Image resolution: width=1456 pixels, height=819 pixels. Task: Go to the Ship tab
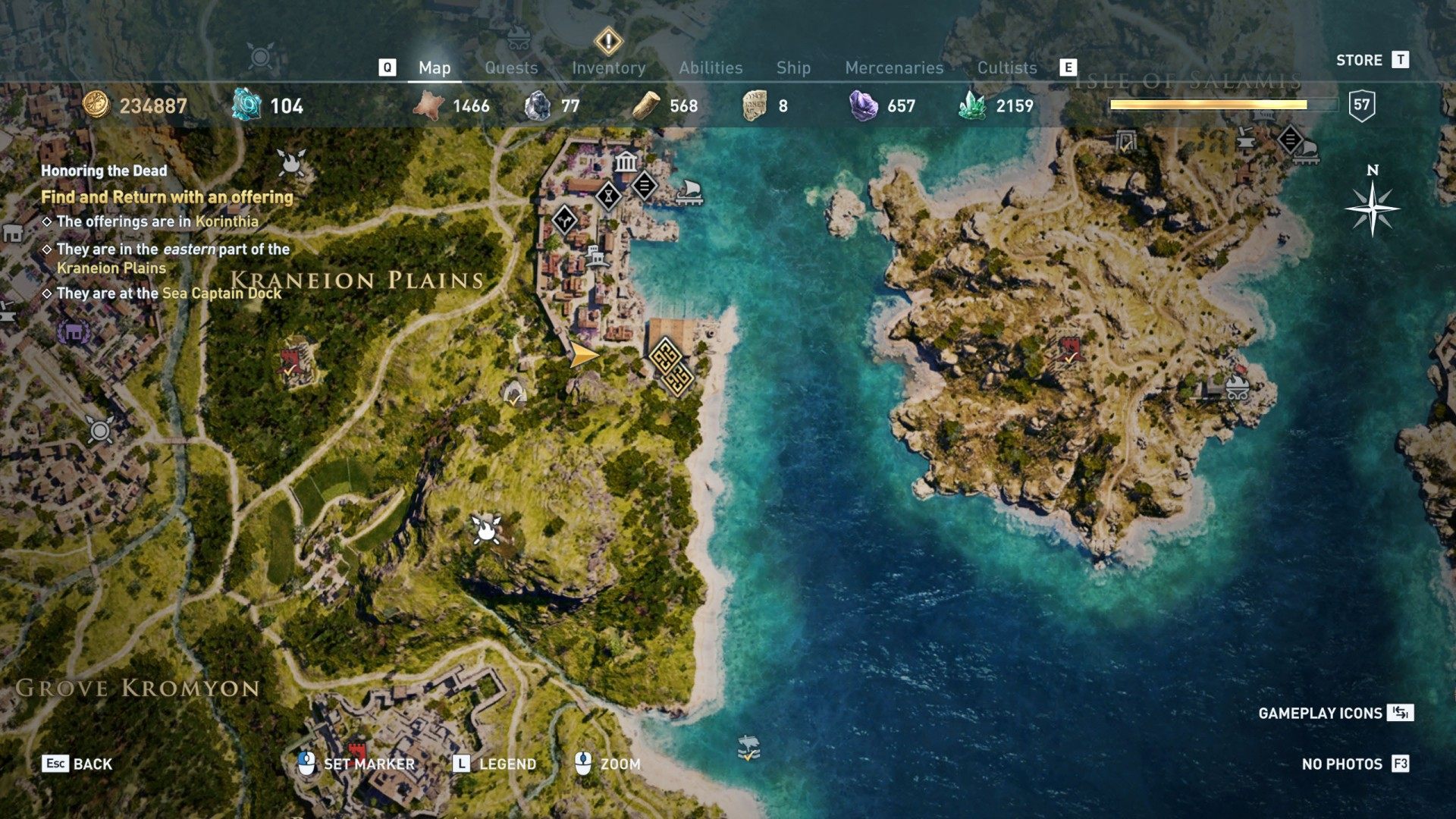point(793,68)
